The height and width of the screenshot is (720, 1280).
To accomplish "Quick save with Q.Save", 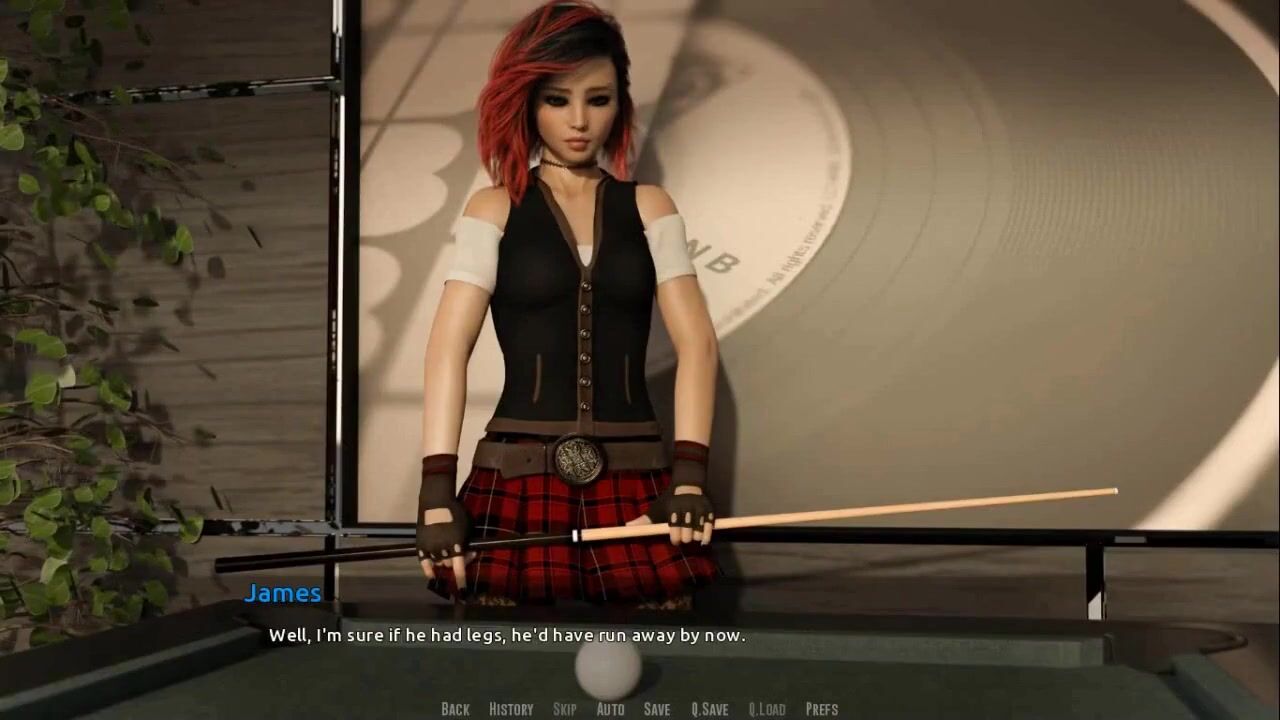I will tap(710, 709).
